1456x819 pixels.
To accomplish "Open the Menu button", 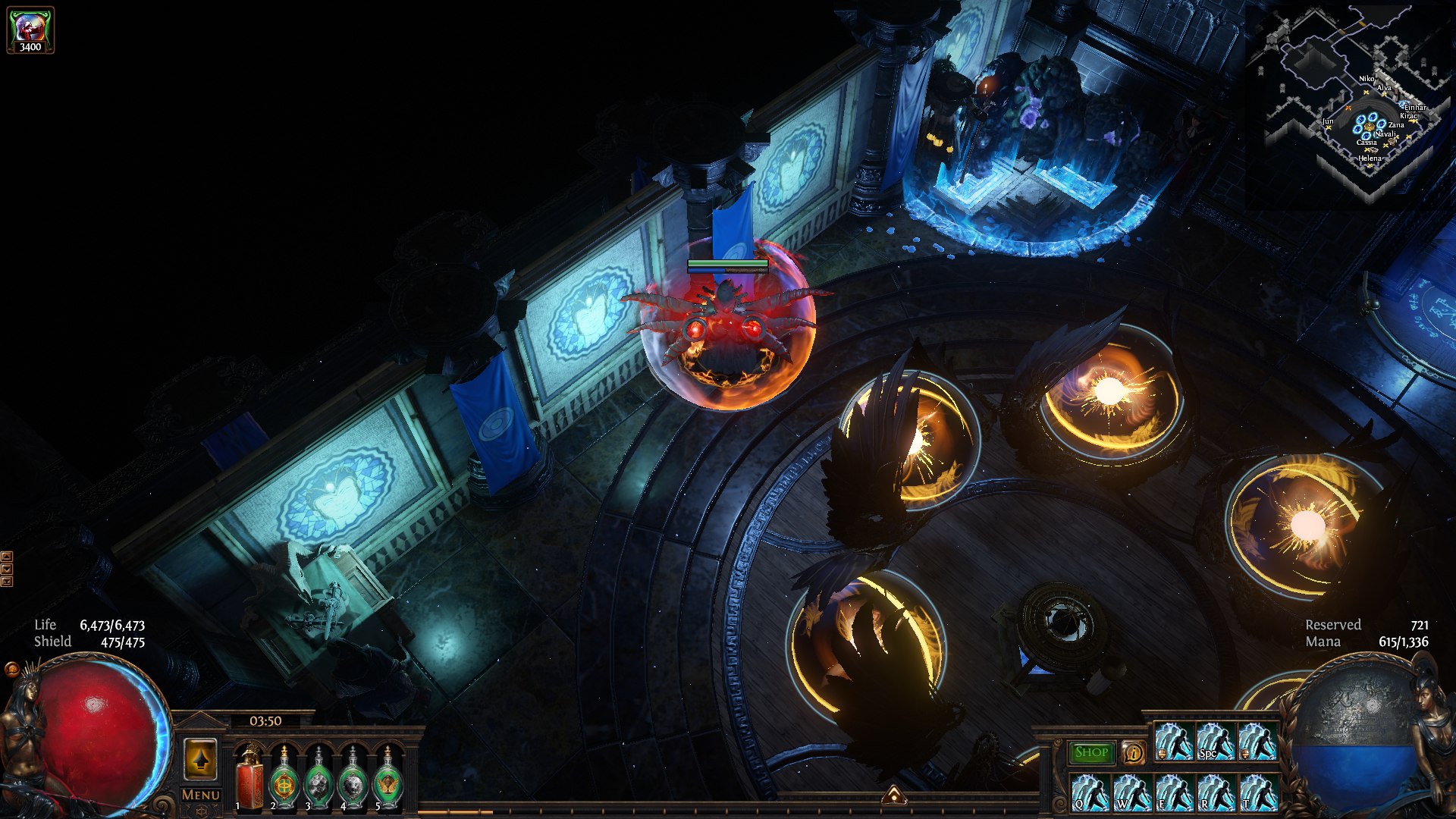I will tap(201, 795).
